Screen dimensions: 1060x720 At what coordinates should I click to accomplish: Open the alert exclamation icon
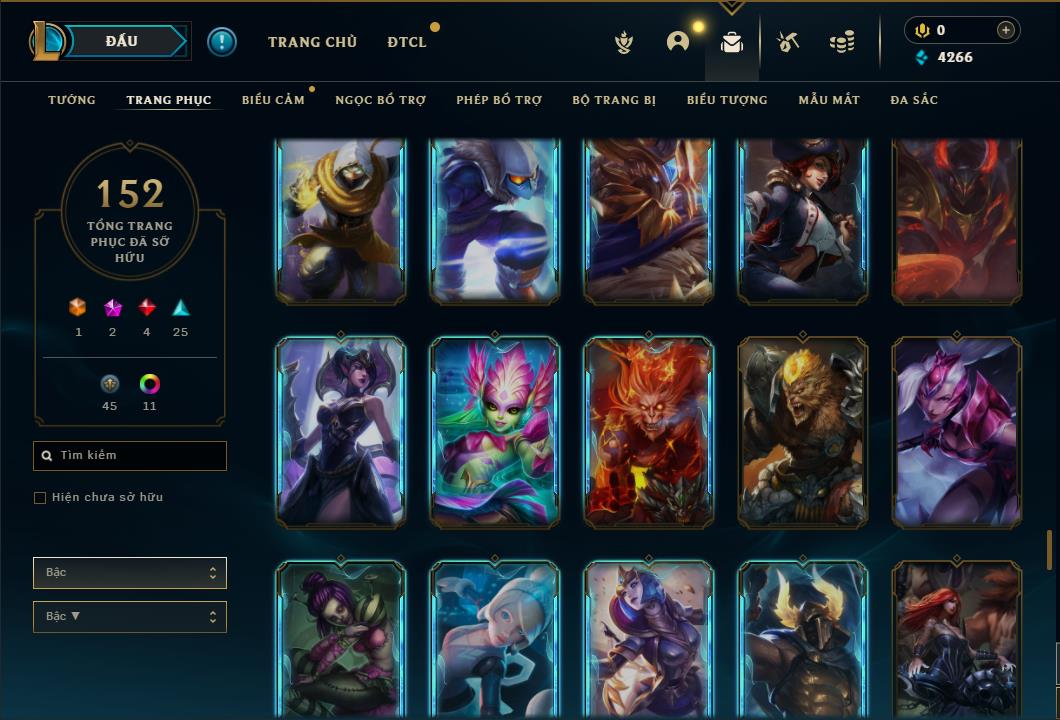(x=222, y=41)
